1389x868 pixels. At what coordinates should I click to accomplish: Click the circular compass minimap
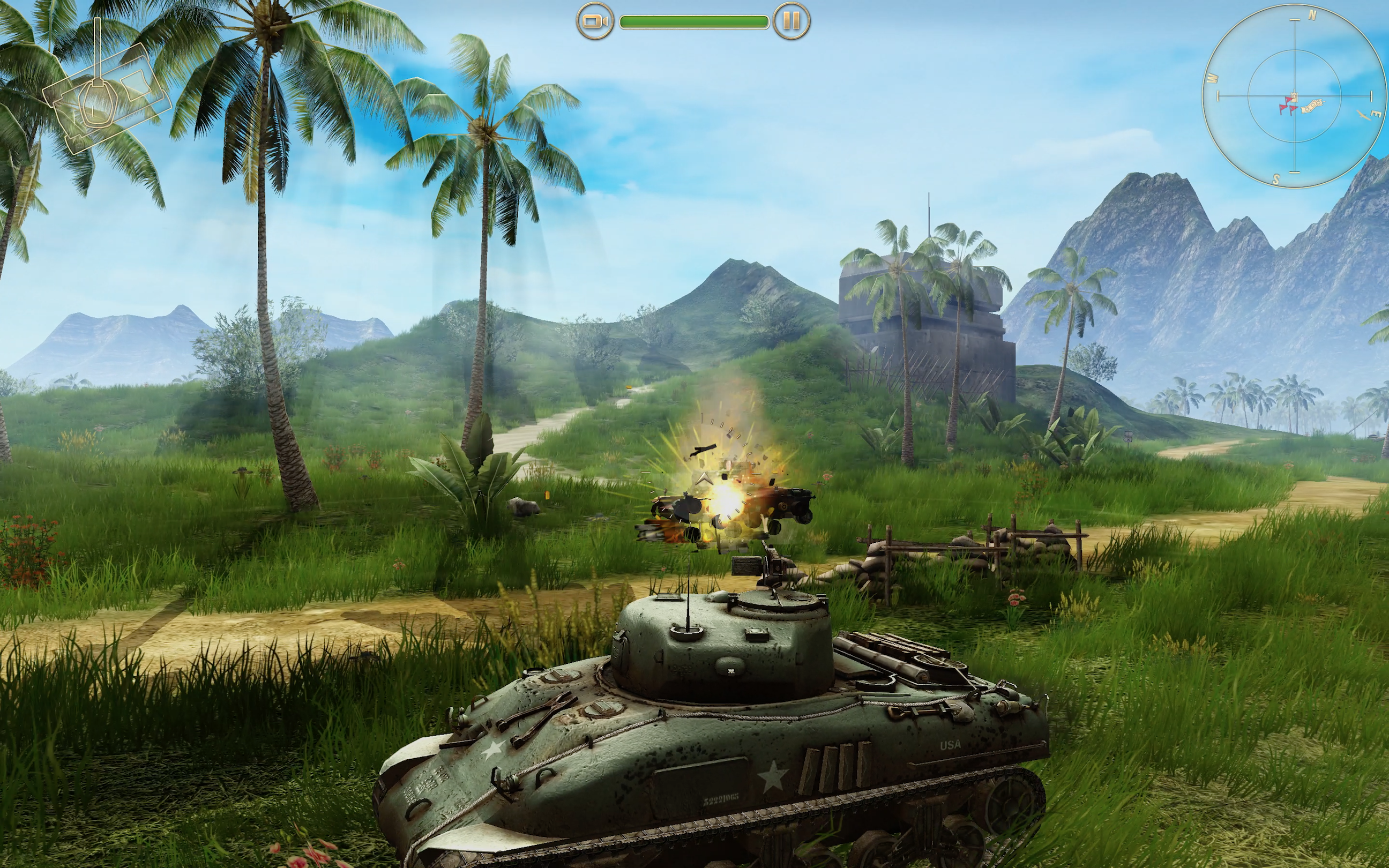tap(1294, 96)
